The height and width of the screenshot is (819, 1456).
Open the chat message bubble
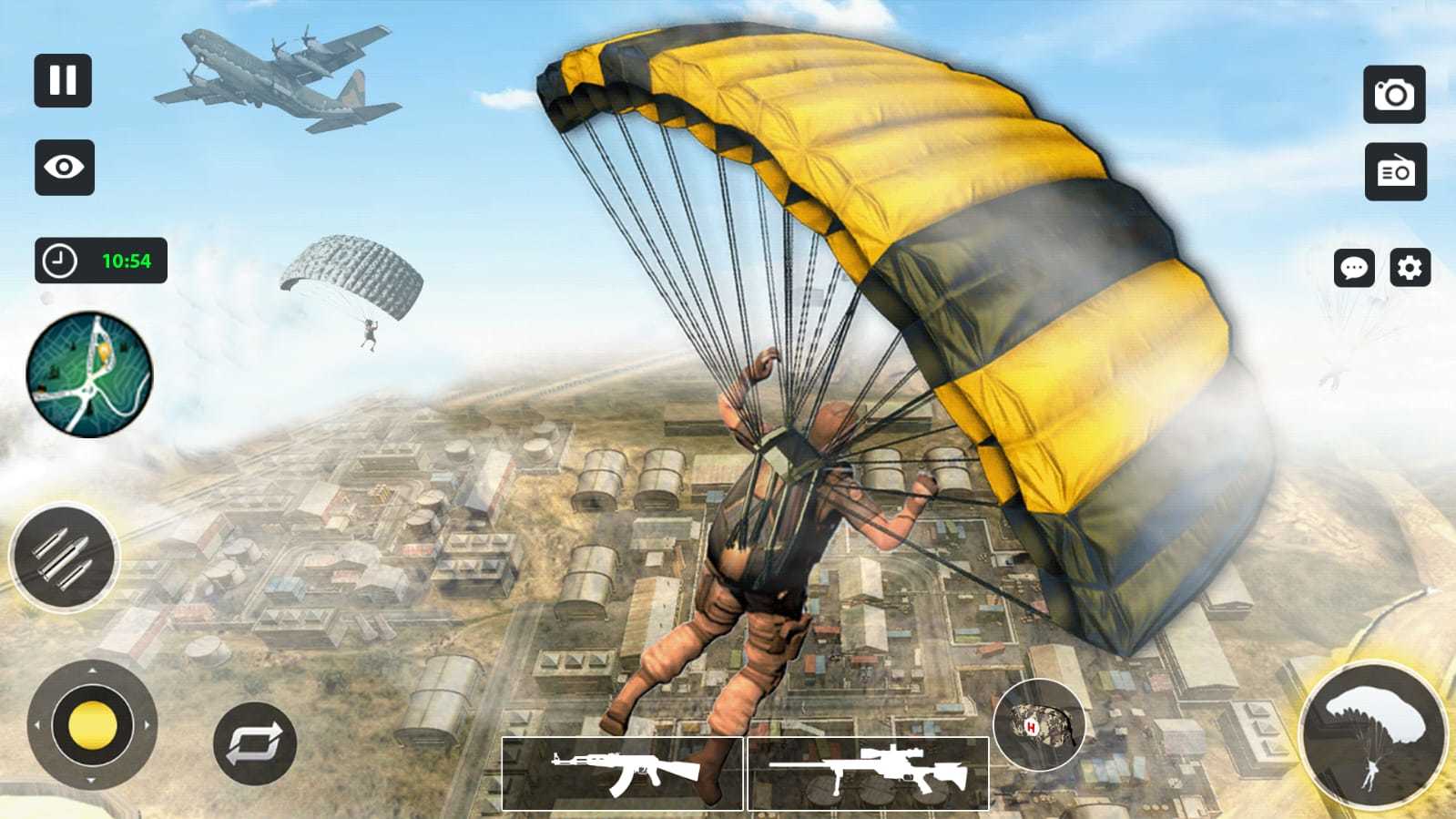[1354, 269]
